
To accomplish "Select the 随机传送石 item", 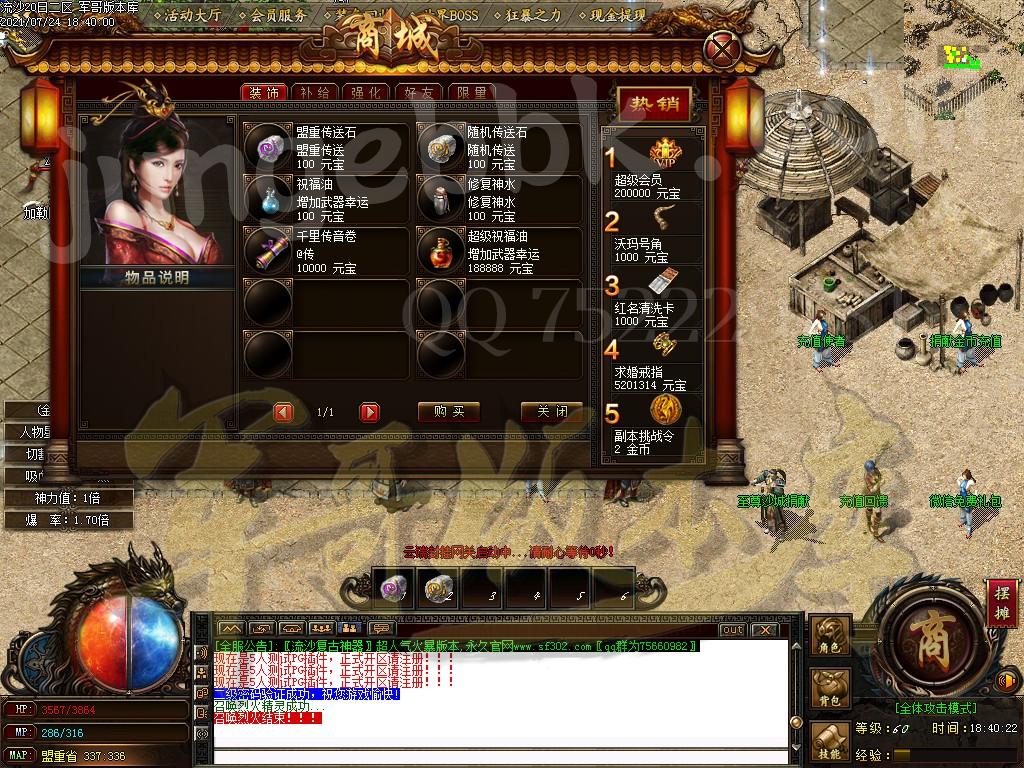I will click(x=440, y=148).
